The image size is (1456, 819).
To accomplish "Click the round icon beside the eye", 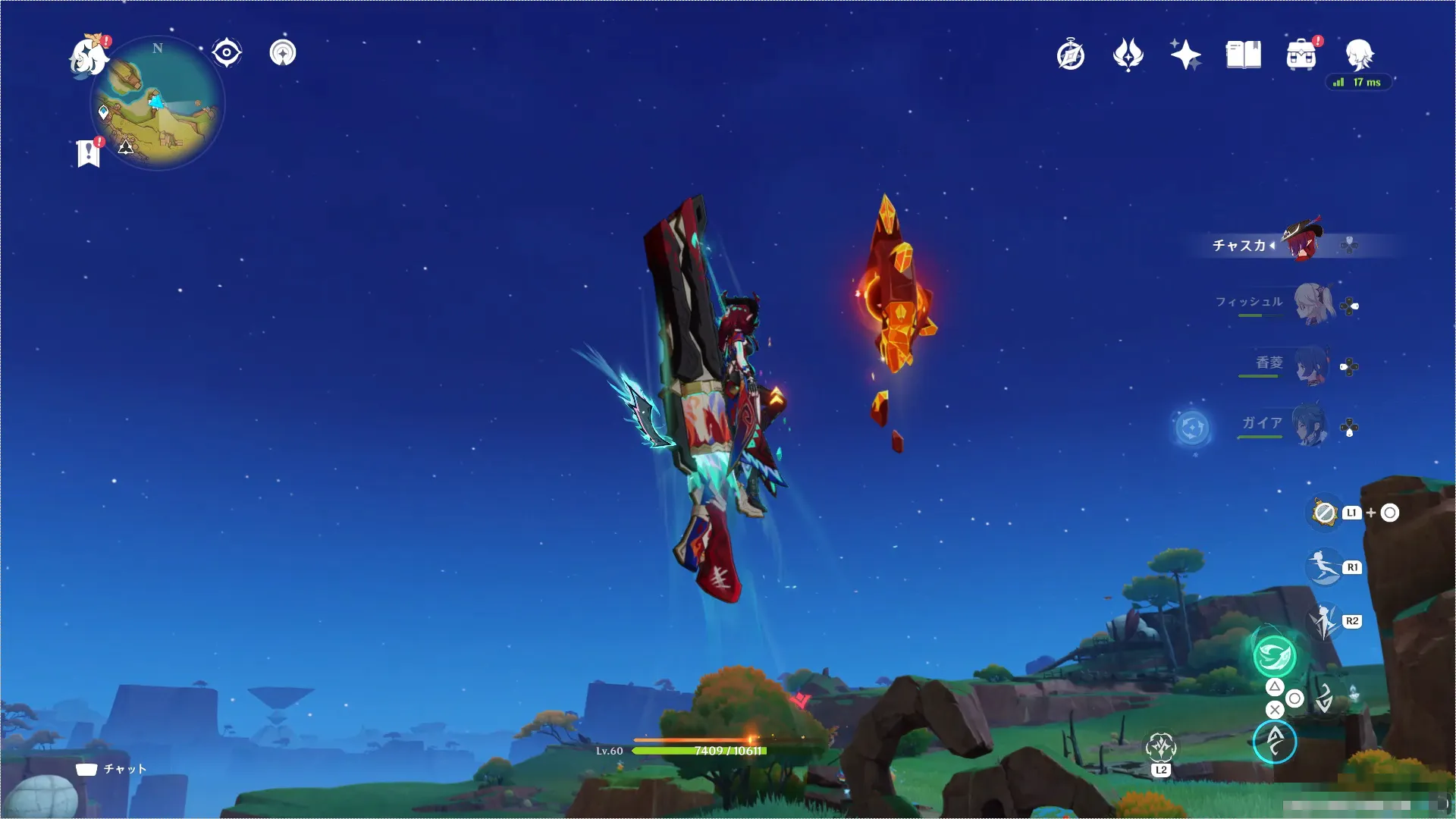I will pyautogui.click(x=283, y=53).
